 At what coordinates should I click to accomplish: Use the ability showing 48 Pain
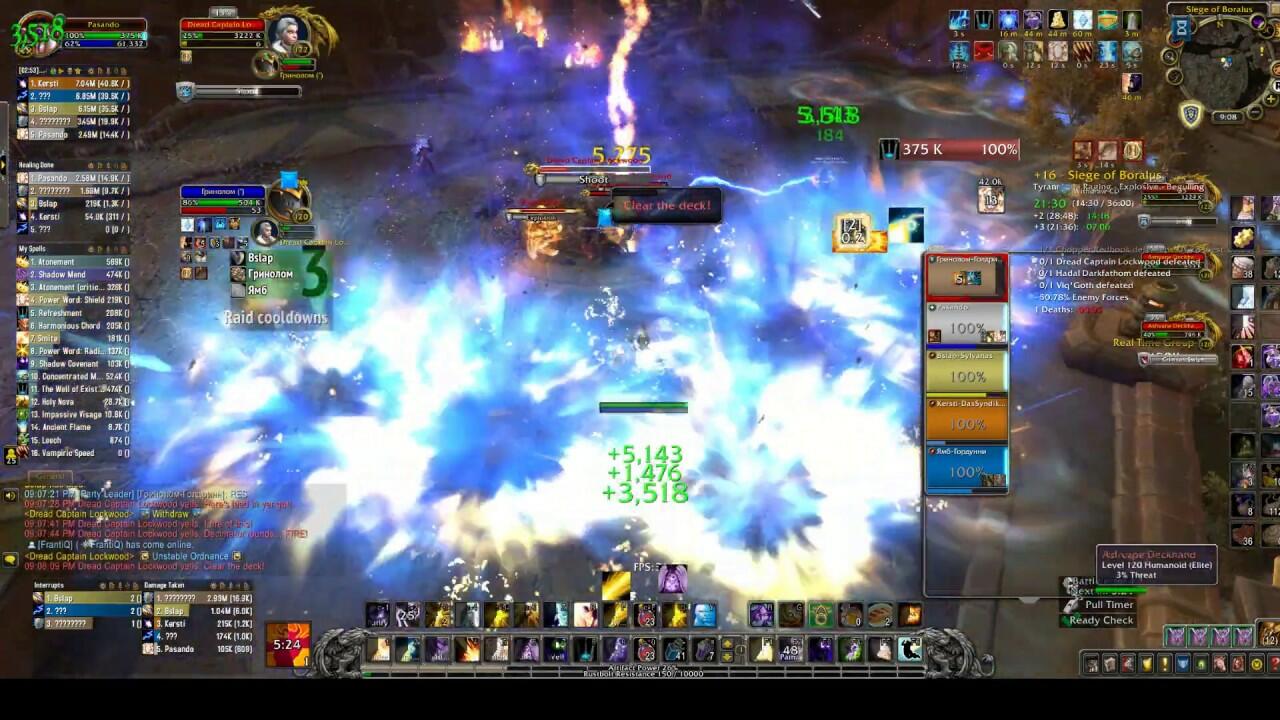tap(790, 650)
